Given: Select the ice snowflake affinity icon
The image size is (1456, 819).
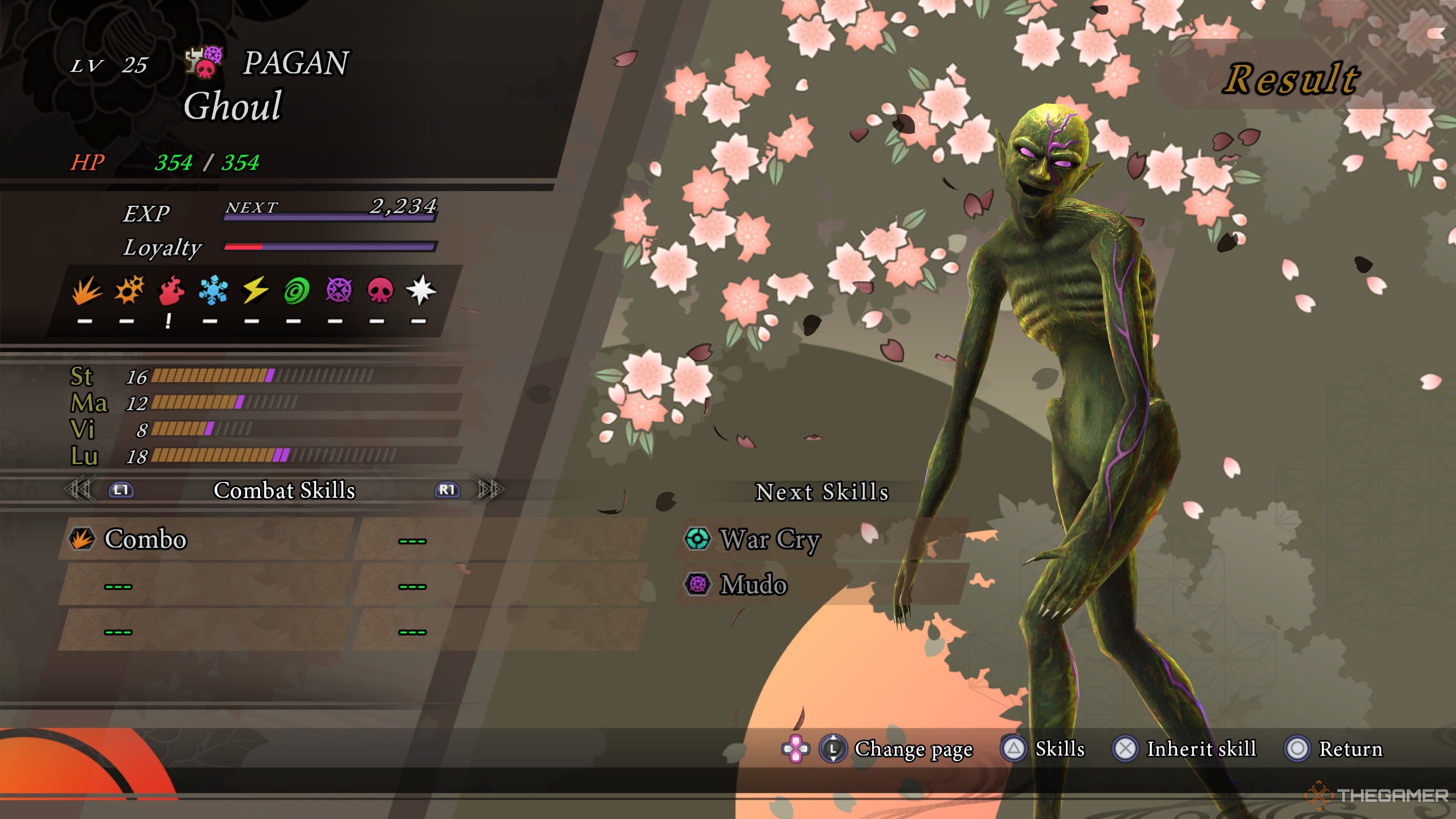Looking at the screenshot, I should coord(213,290).
